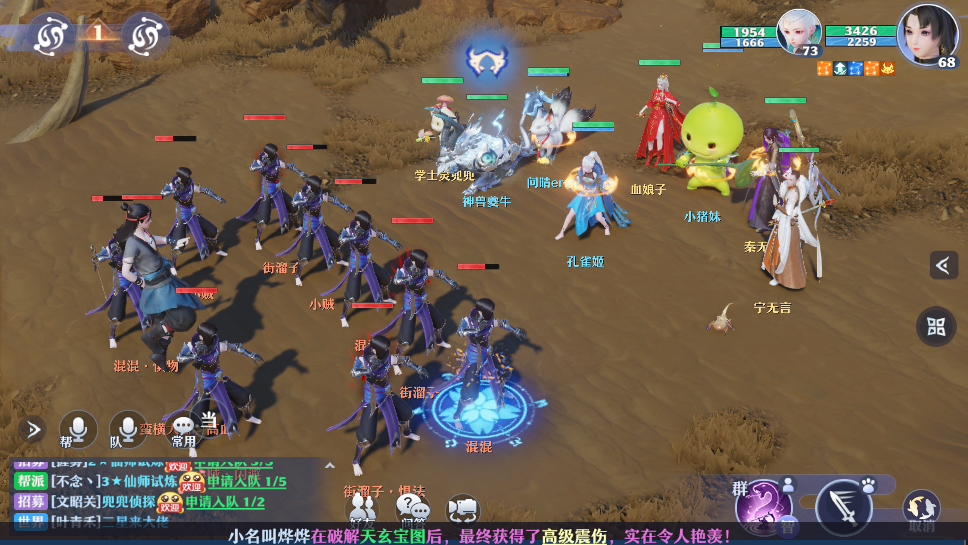The height and width of the screenshot is (545, 968).
Task: Tap the 取消 cancel fish button
Action: [921, 510]
